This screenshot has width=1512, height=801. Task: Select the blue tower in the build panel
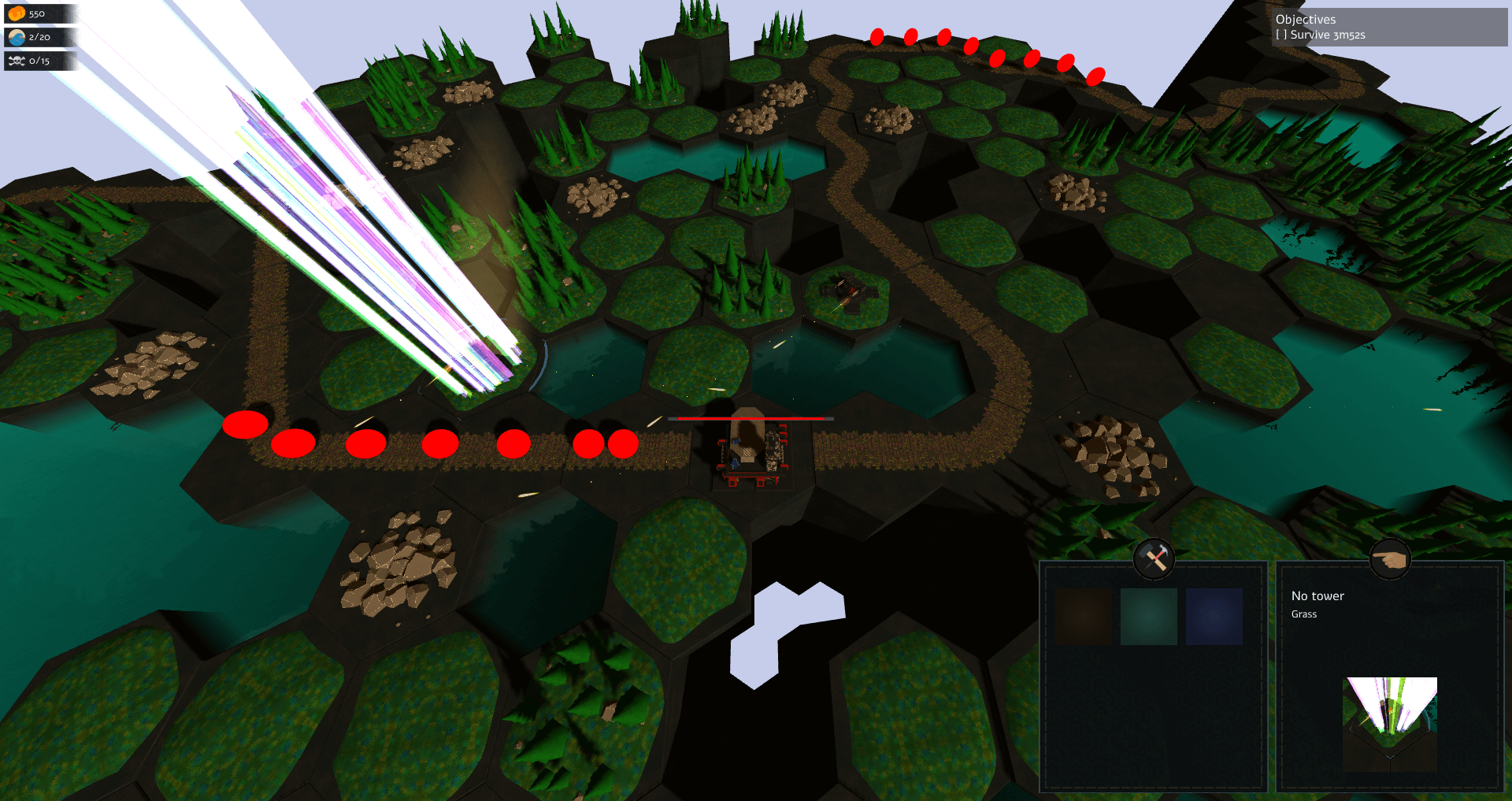tap(1214, 615)
